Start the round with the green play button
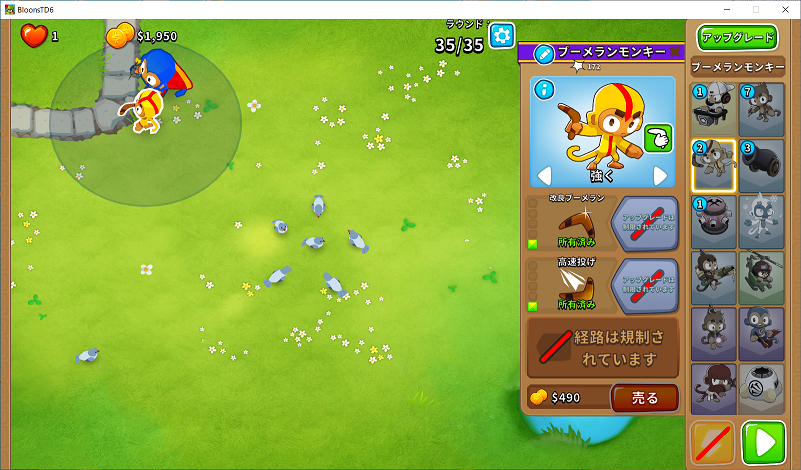Viewport: 801px width, 470px height. click(x=764, y=442)
